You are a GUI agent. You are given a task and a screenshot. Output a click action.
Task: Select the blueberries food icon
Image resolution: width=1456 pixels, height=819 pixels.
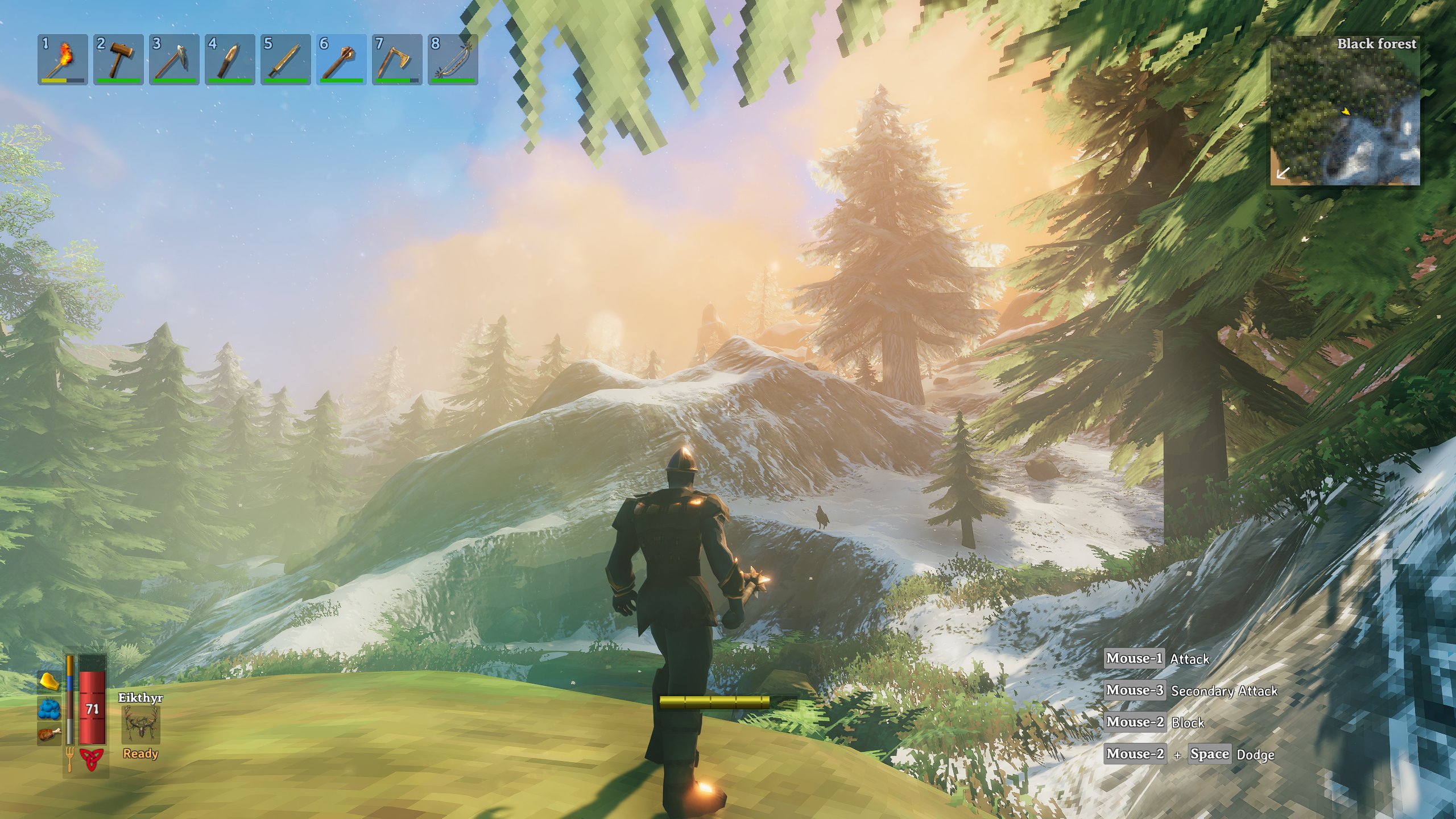coord(49,709)
